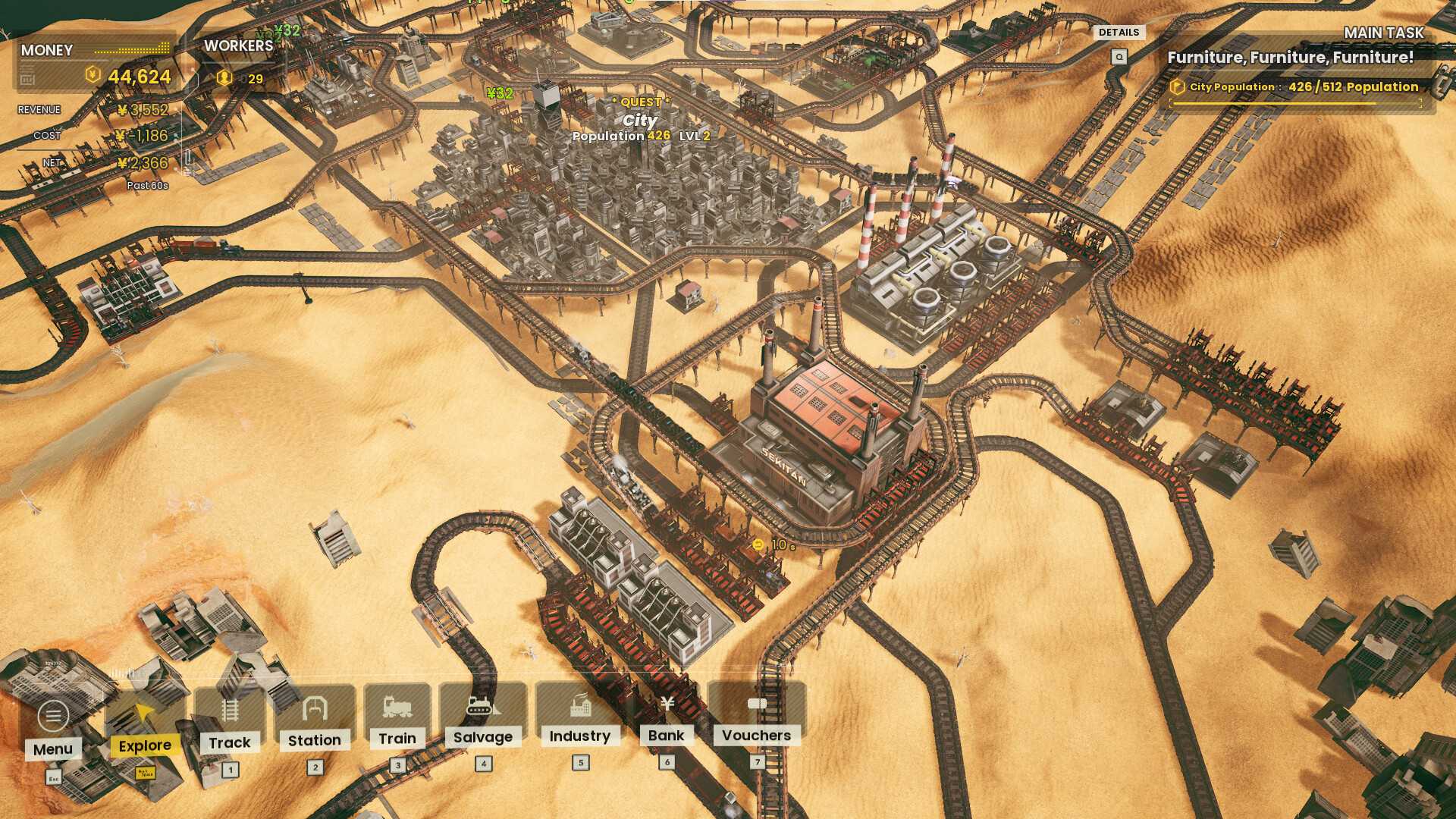
Task: Select the Salvage tool
Action: (x=483, y=717)
